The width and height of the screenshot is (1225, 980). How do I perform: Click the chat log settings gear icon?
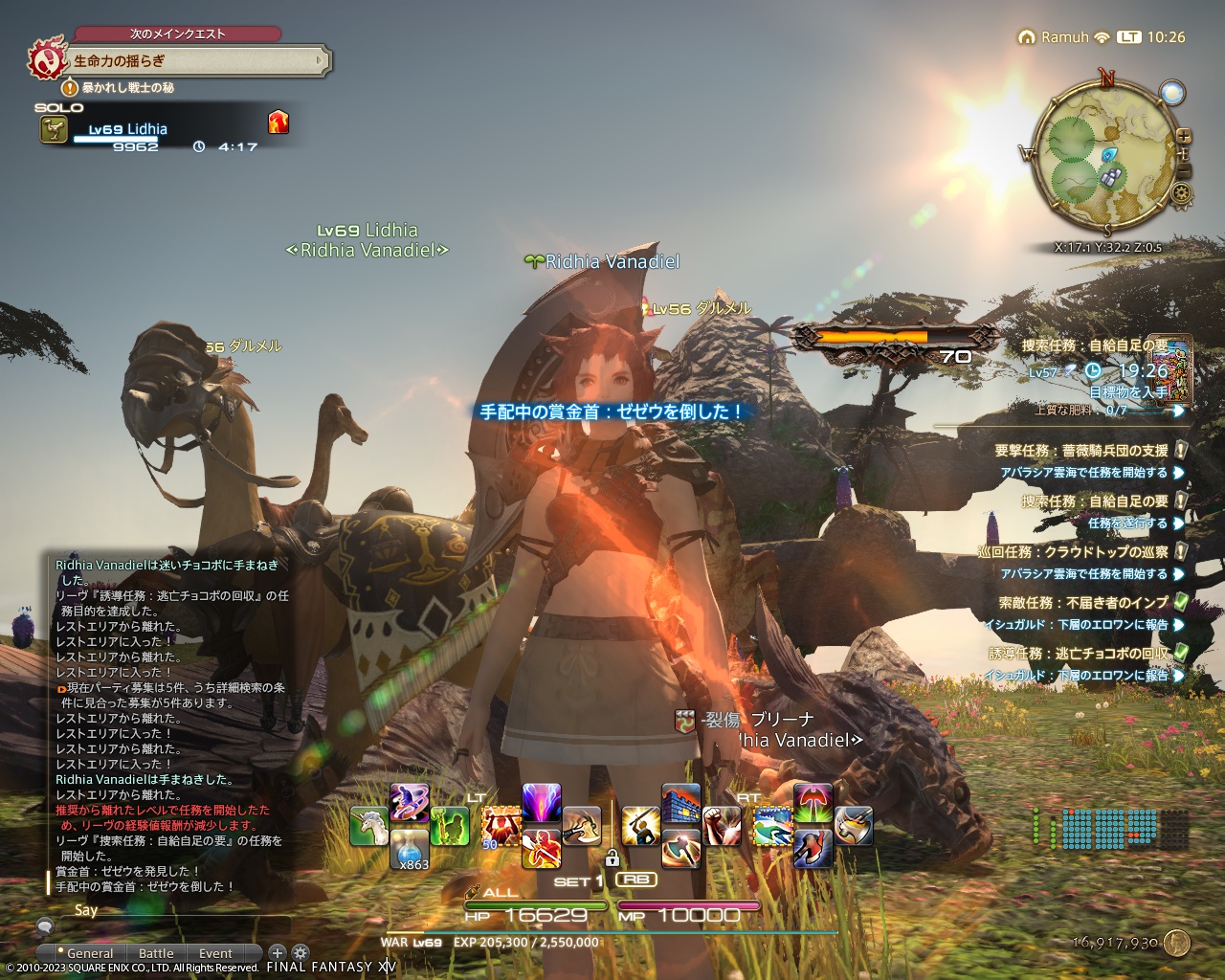(x=302, y=954)
